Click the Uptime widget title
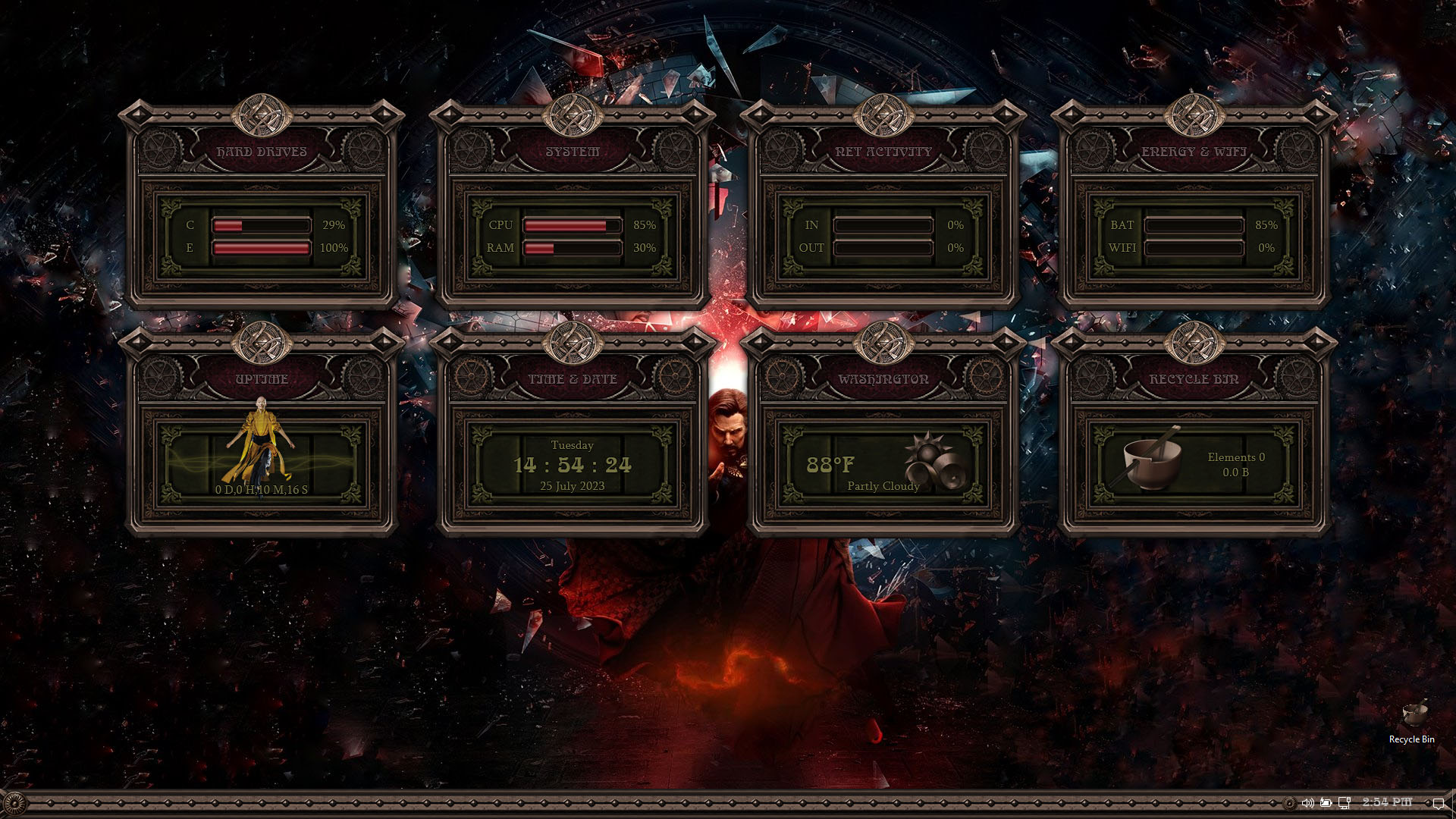Screen dimensions: 1456x819 tap(262, 379)
